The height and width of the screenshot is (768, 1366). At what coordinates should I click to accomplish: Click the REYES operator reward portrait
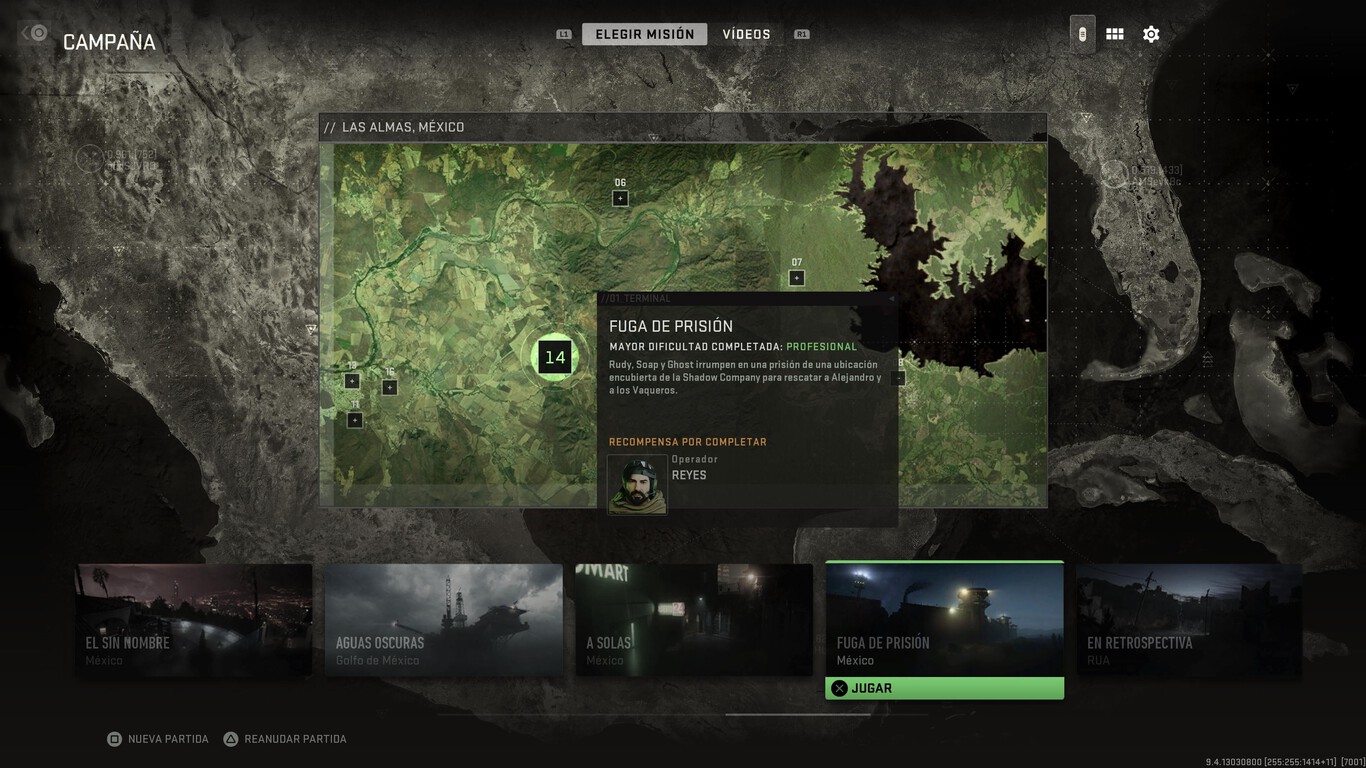(637, 484)
